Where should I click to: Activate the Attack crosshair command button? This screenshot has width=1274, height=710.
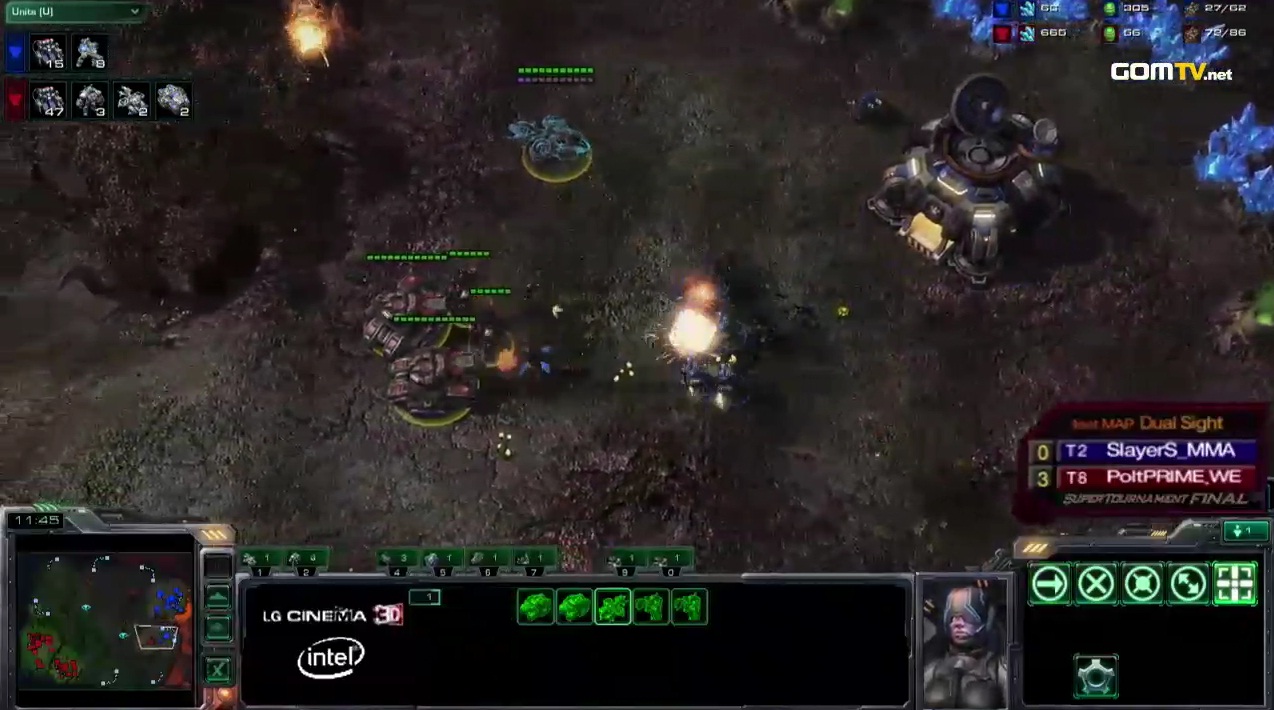pos(1234,584)
